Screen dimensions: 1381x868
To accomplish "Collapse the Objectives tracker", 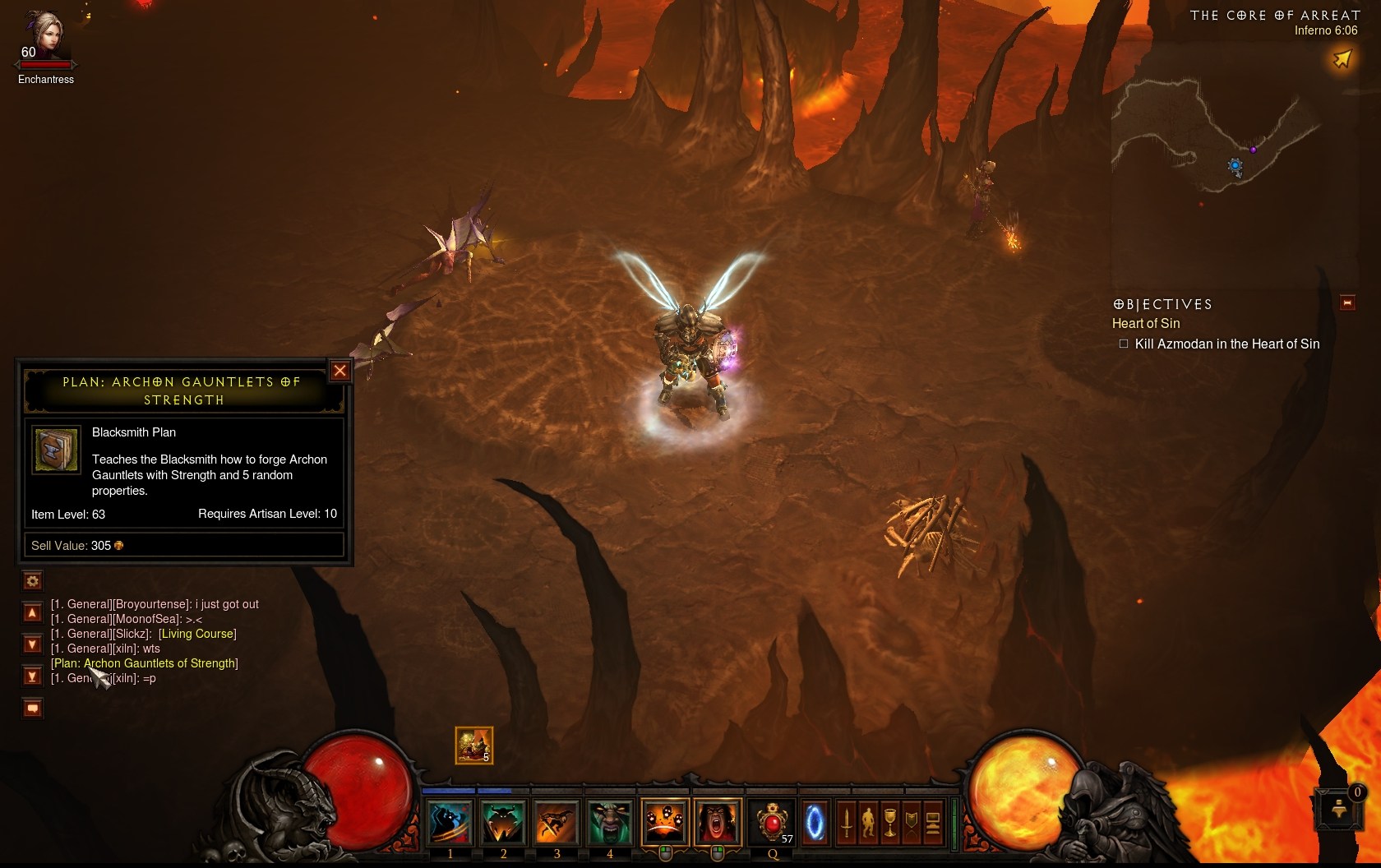I will [1347, 303].
